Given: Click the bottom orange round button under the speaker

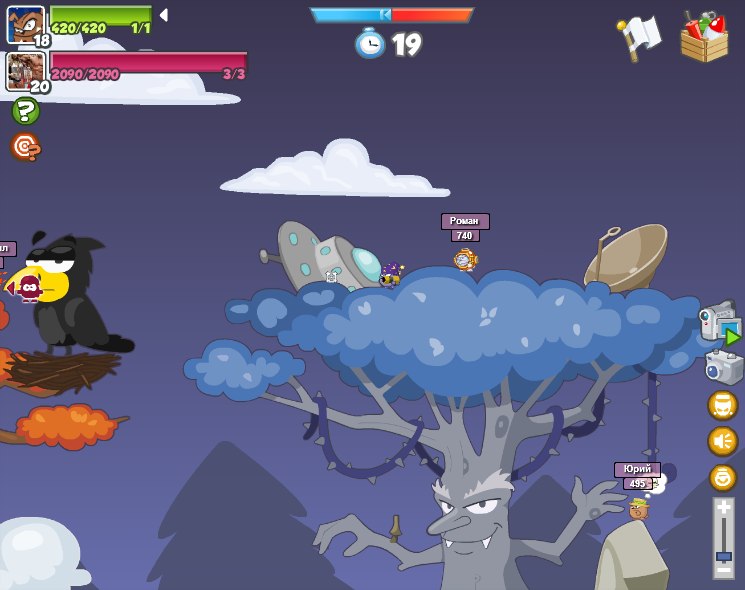Looking at the screenshot, I should (x=722, y=477).
